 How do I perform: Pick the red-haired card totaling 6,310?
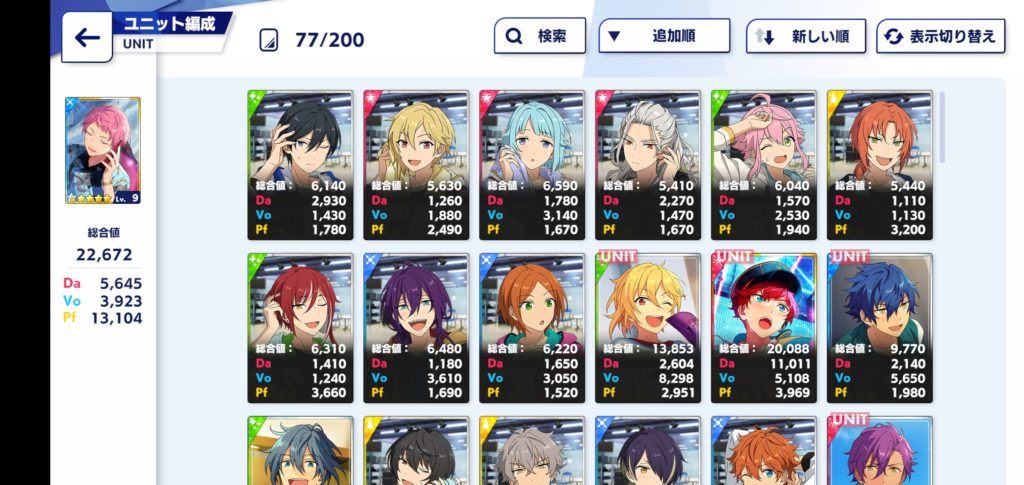coord(300,328)
